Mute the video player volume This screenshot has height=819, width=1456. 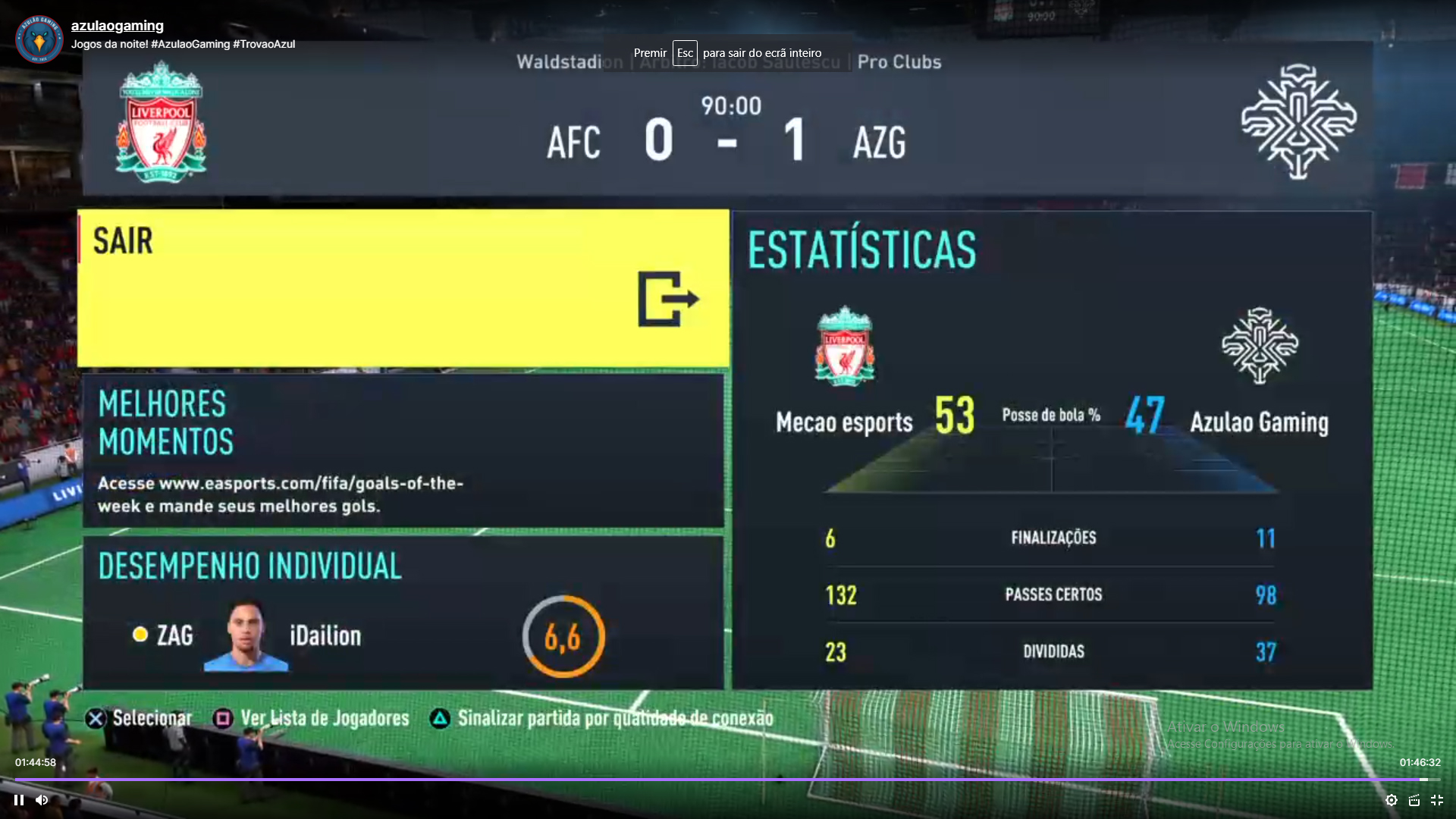pos(42,800)
